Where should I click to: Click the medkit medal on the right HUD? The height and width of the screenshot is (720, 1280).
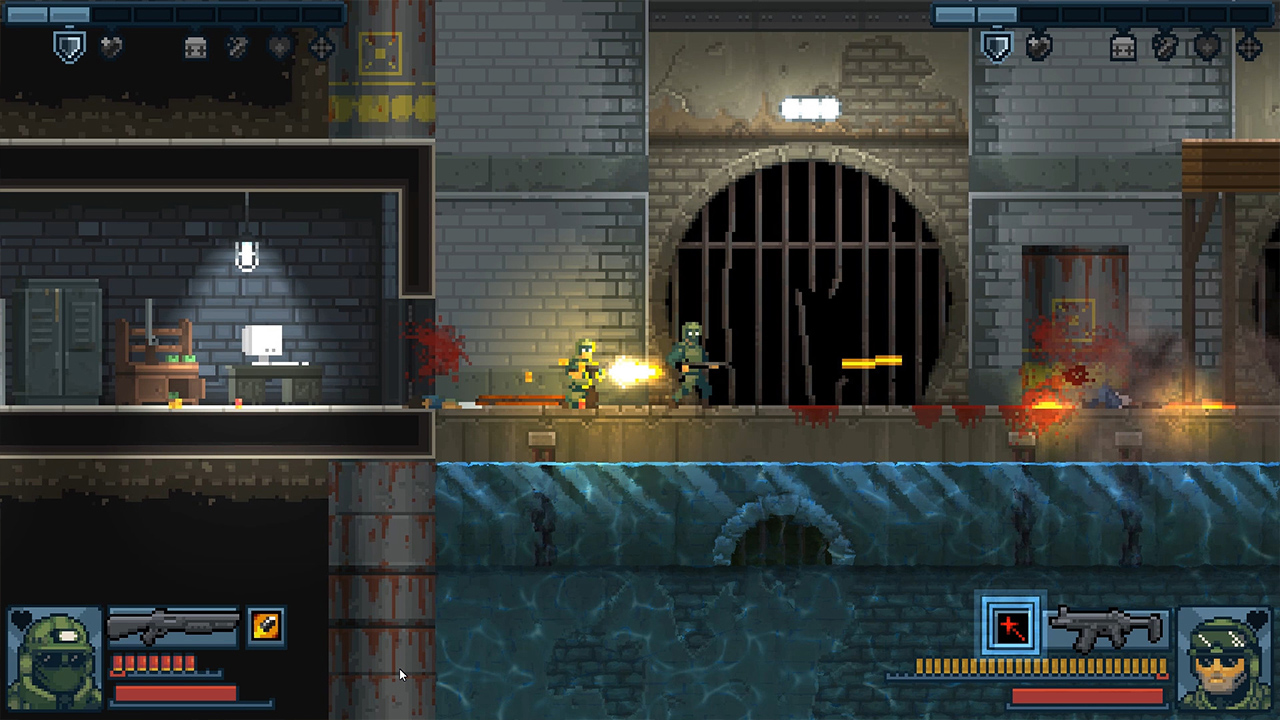(1122, 47)
